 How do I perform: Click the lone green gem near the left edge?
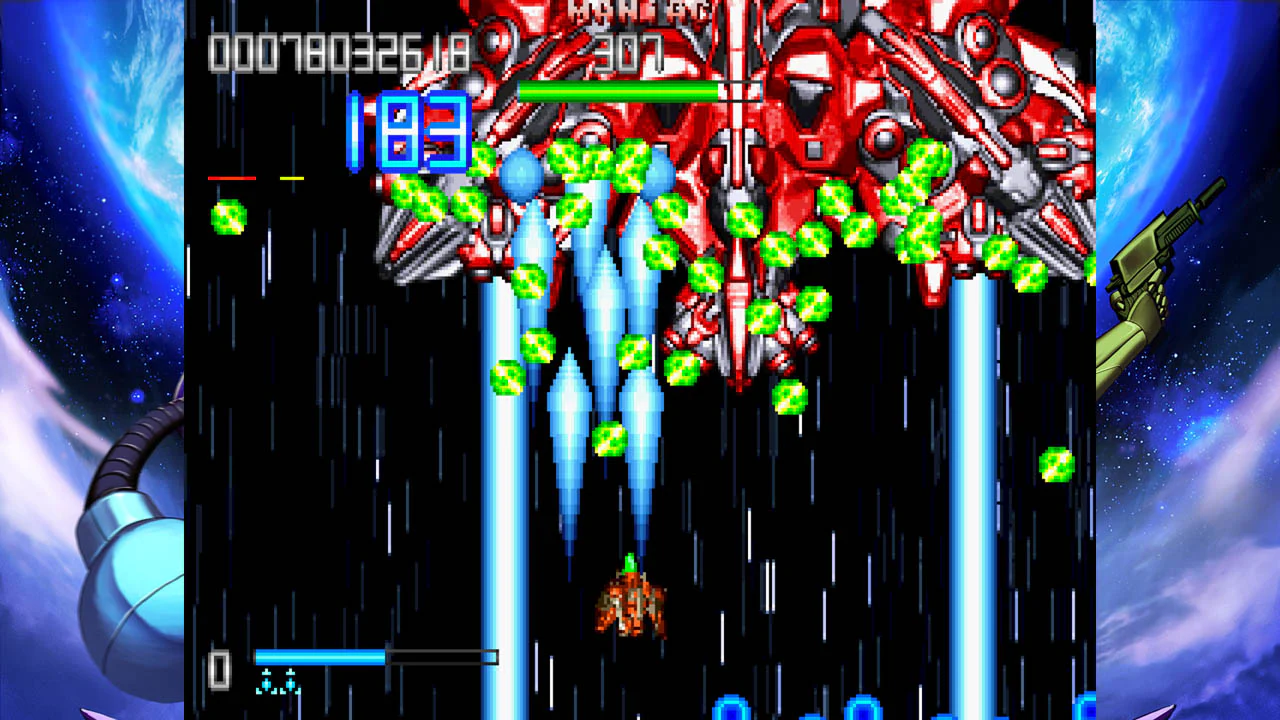point(228,220)
